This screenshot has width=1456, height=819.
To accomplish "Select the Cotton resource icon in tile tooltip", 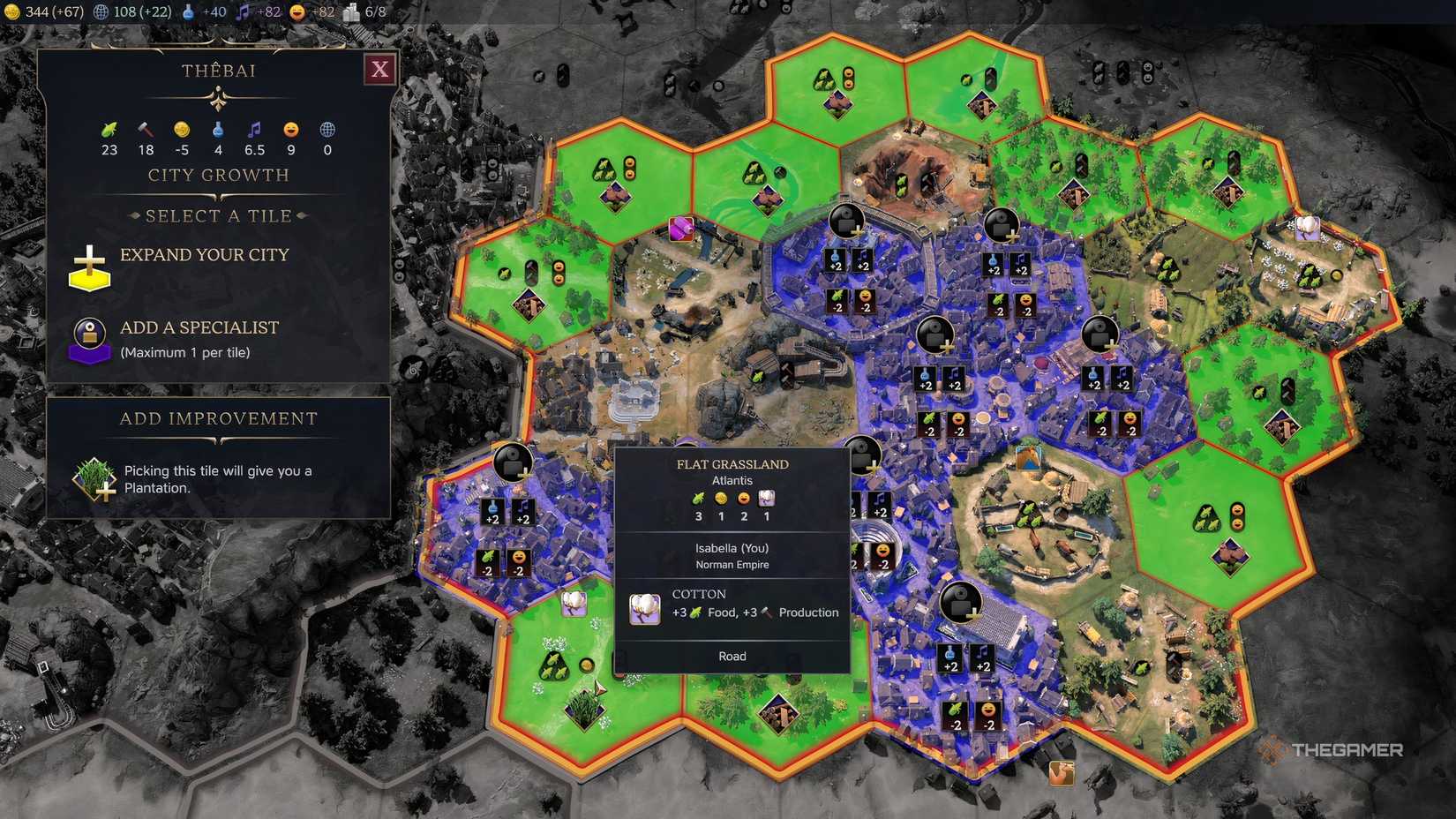I will click(x=643, y=609).
